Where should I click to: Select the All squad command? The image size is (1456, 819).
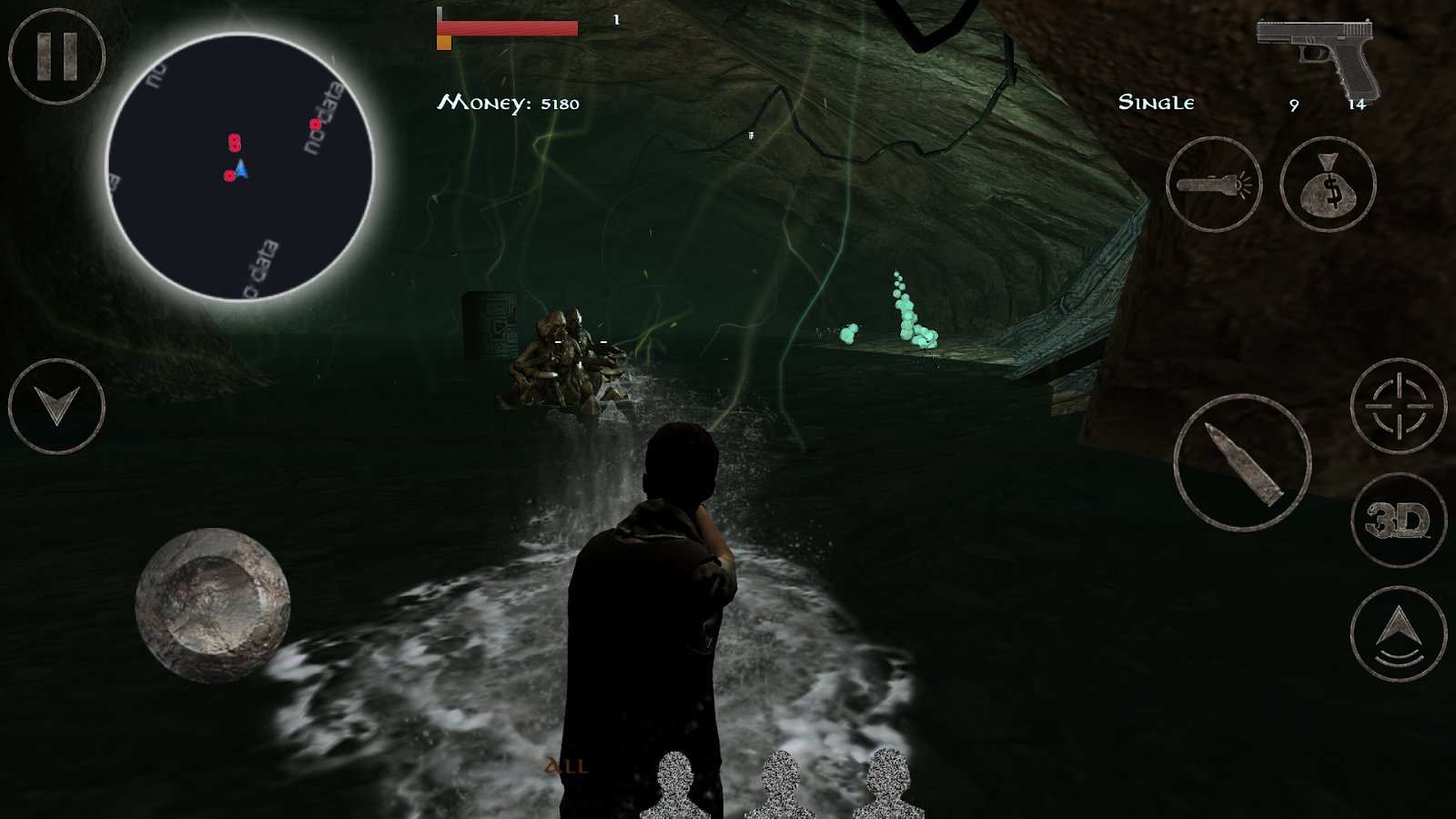[x=566, y=766]
